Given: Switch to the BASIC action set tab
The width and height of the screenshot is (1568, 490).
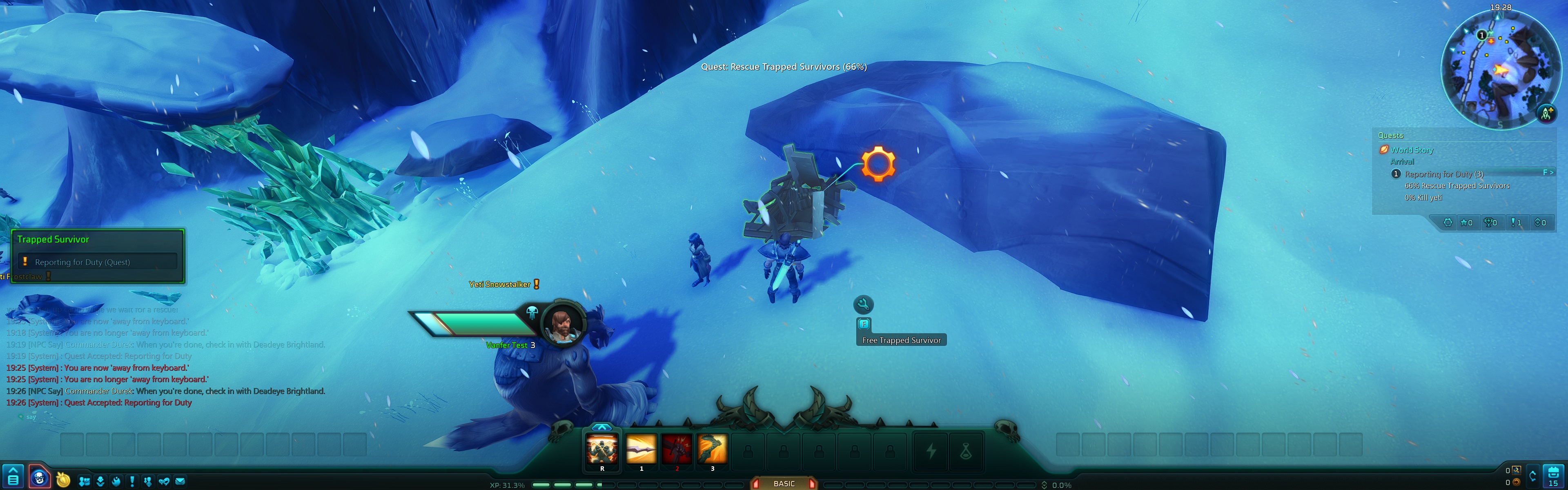Looking at the screenshot, I should 784,483.
